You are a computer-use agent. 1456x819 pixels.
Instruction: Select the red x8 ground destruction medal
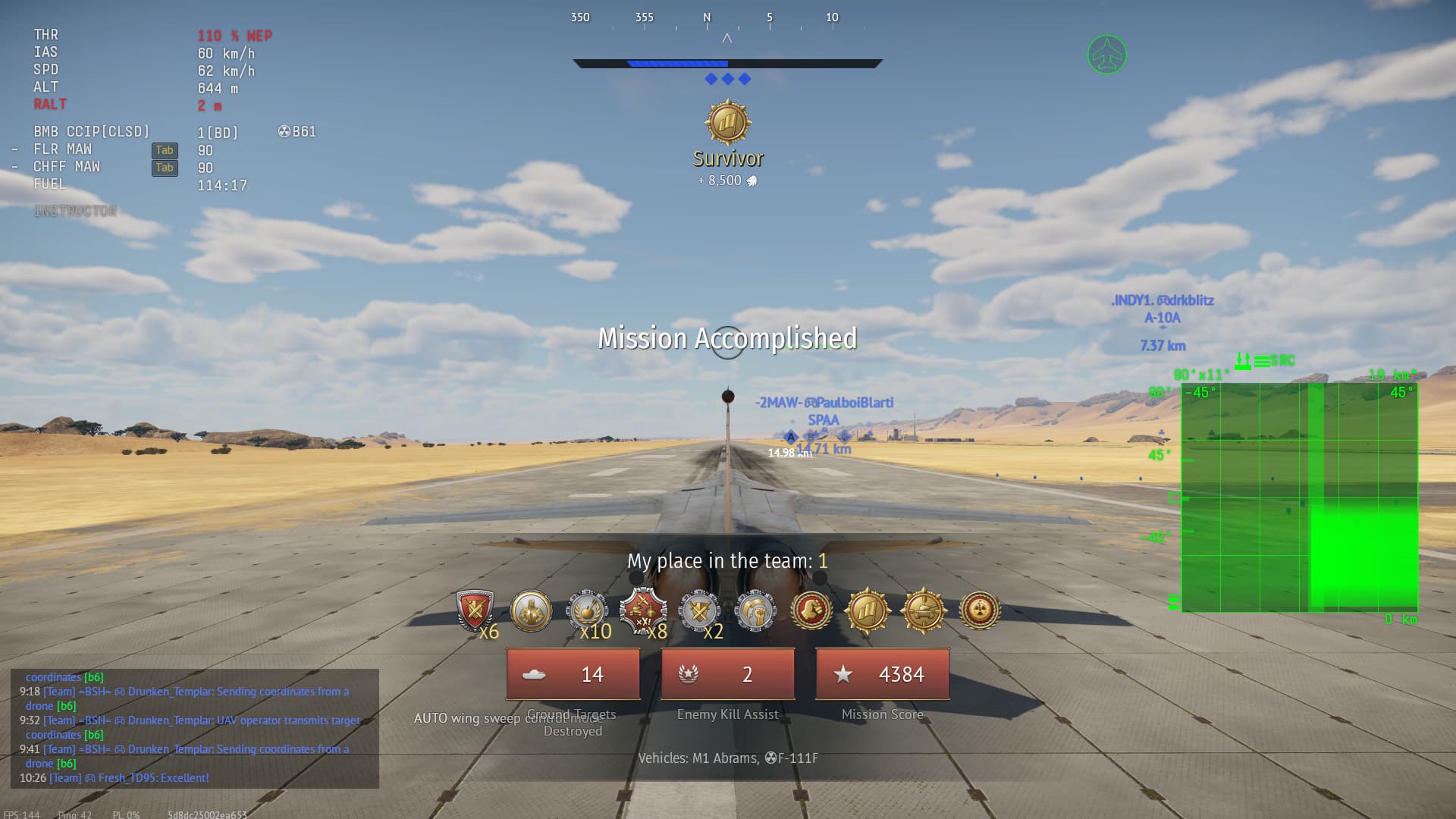[644, 610]
